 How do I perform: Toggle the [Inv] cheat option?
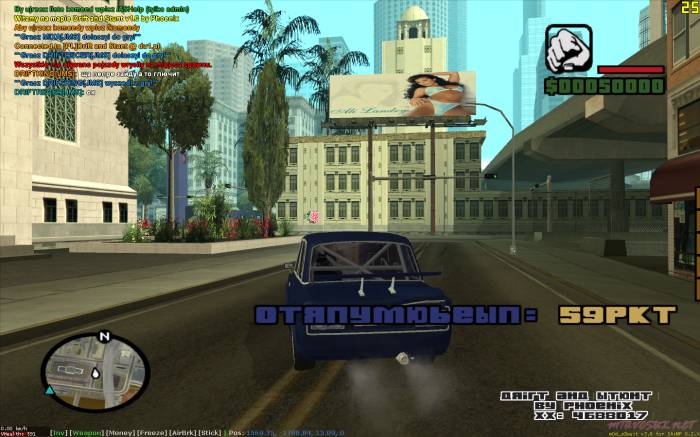coord(58,433)
